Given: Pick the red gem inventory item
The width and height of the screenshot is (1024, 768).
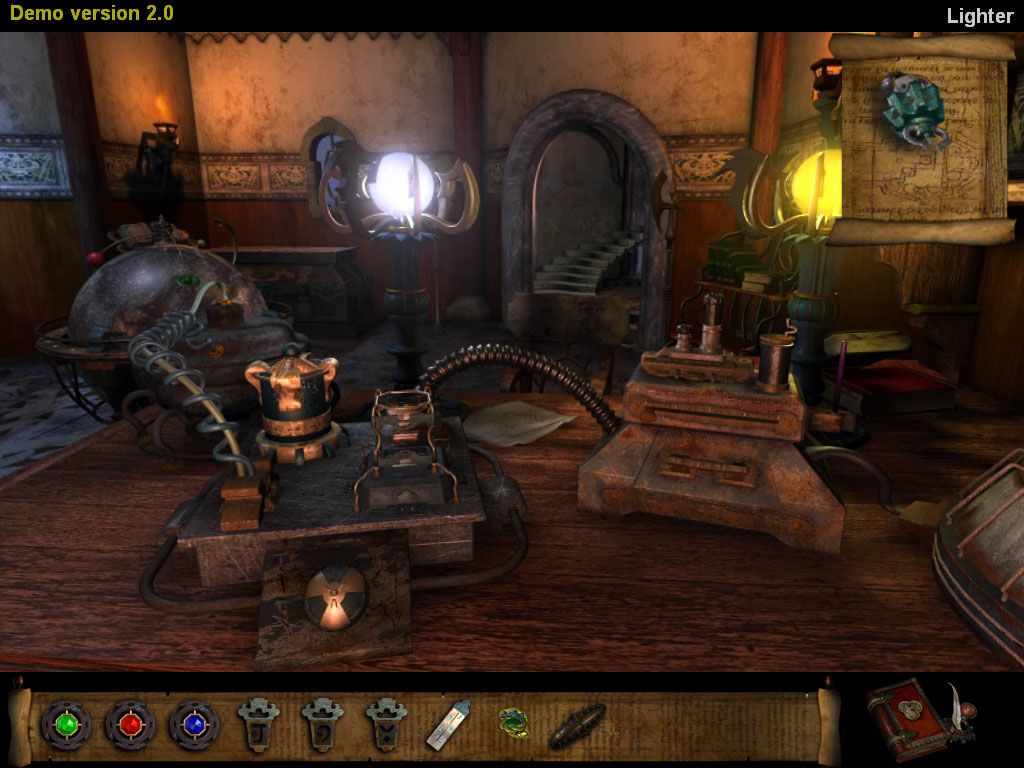Looking at the screenshot, I should (x=129, y=724).
